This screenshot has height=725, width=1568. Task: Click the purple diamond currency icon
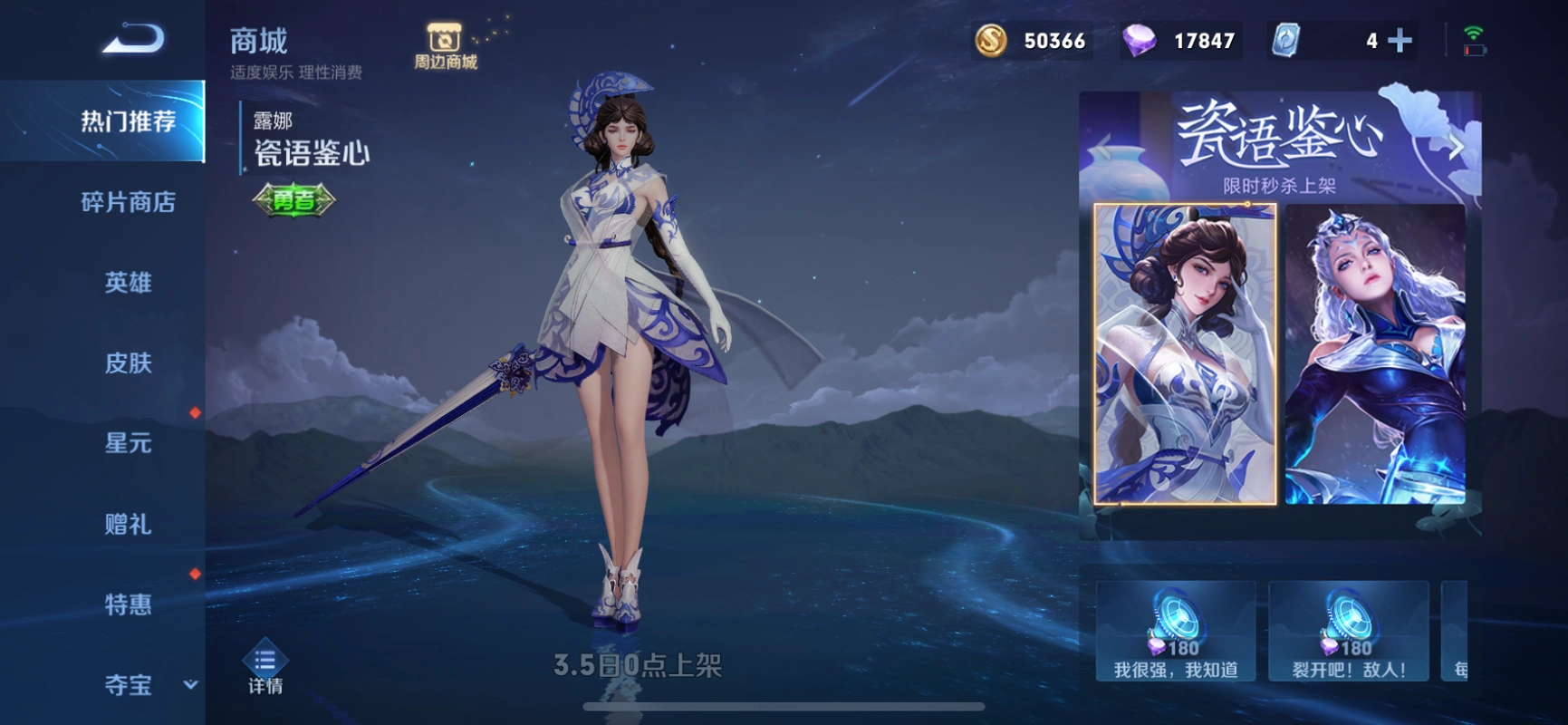pyautogui.click(x=1140, y=40)
